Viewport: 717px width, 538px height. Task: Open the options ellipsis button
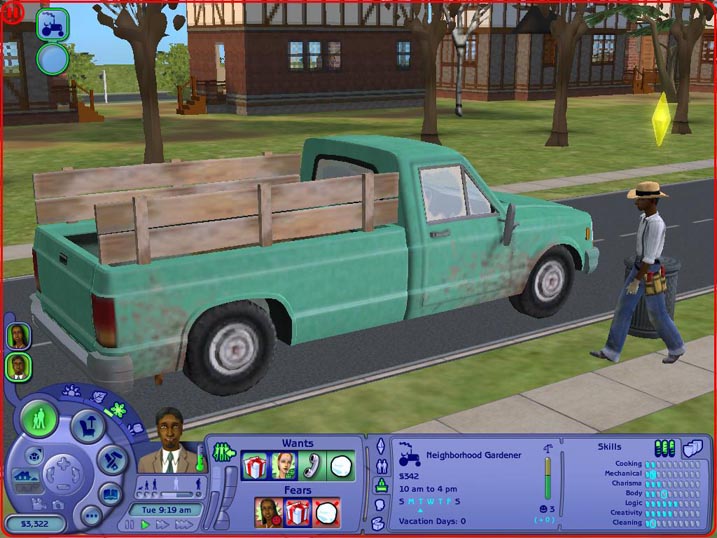coord(91,516)
